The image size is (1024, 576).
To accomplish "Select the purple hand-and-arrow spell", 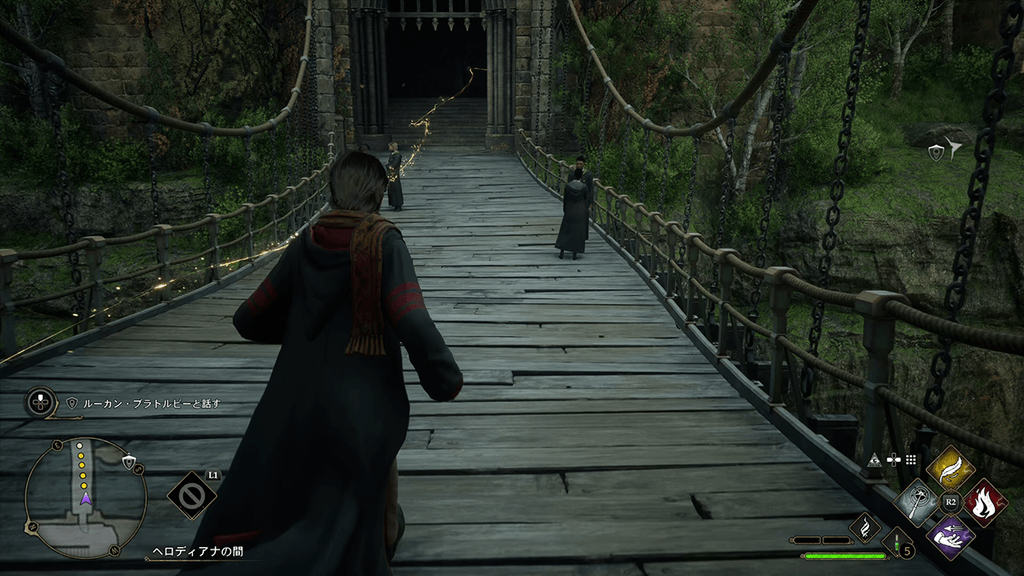I will pos(951,535).
